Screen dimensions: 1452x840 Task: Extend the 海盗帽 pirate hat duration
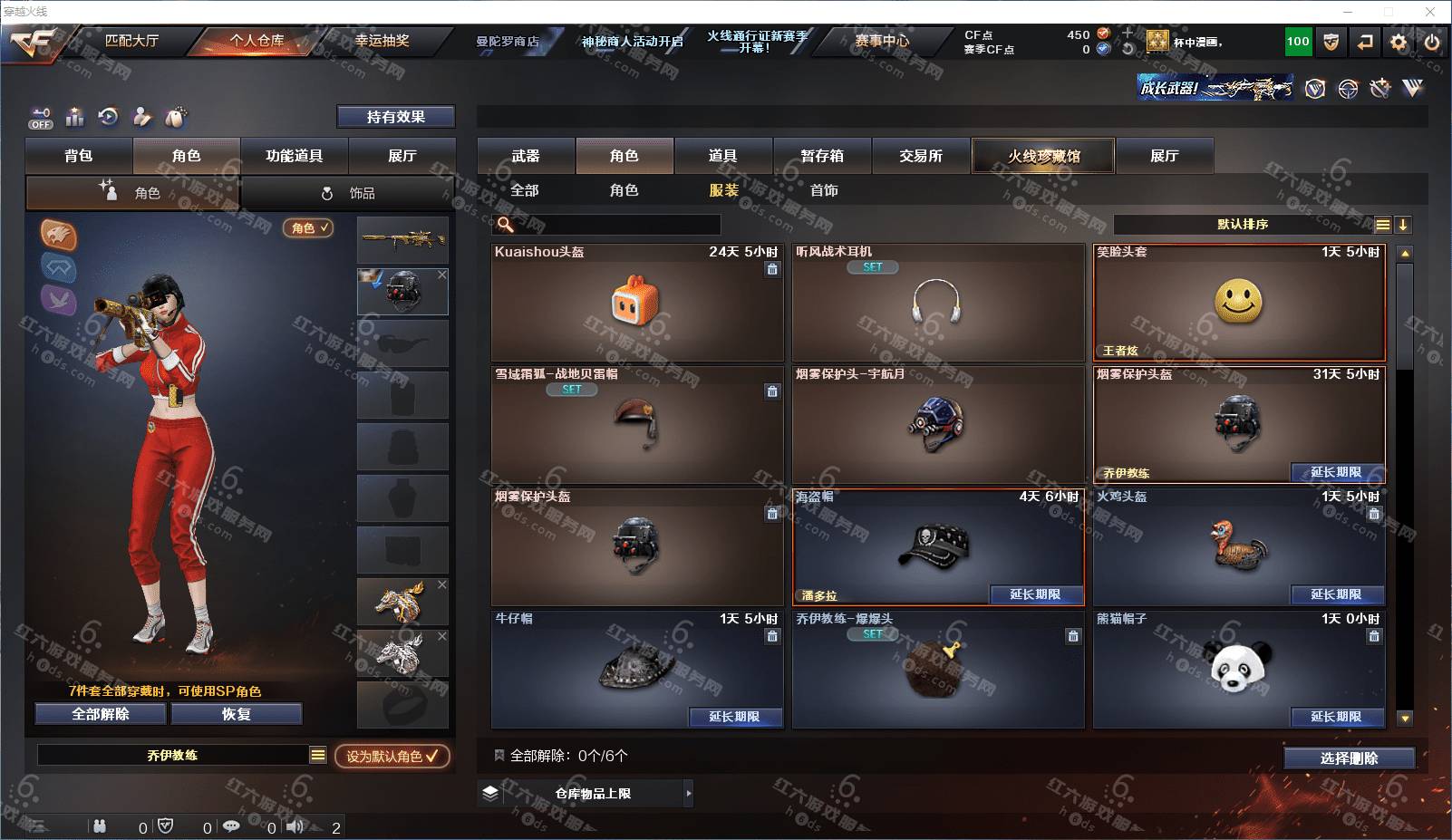click(1034, 594)
